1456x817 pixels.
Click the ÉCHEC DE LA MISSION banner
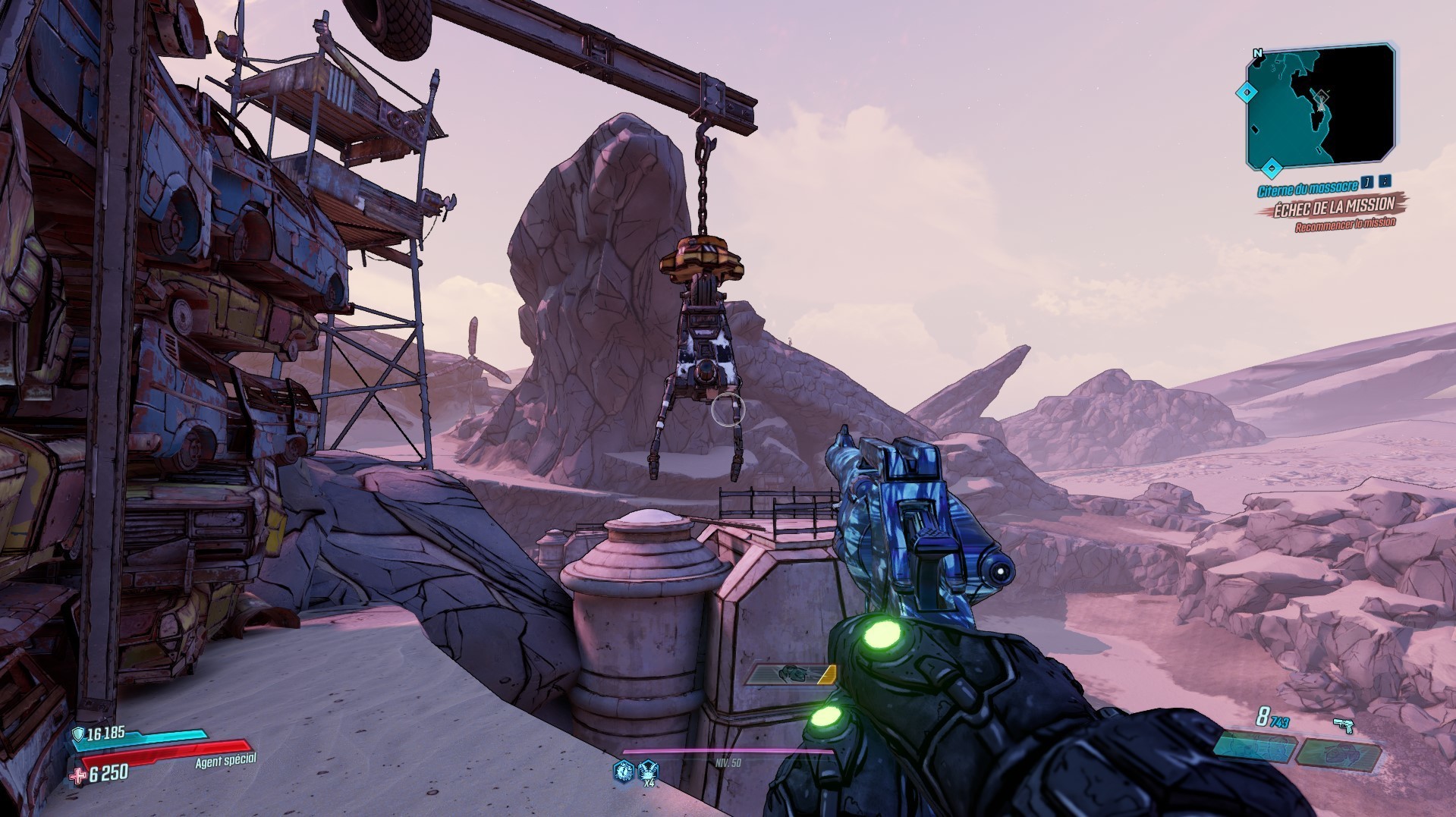(x=1334, y=209)
